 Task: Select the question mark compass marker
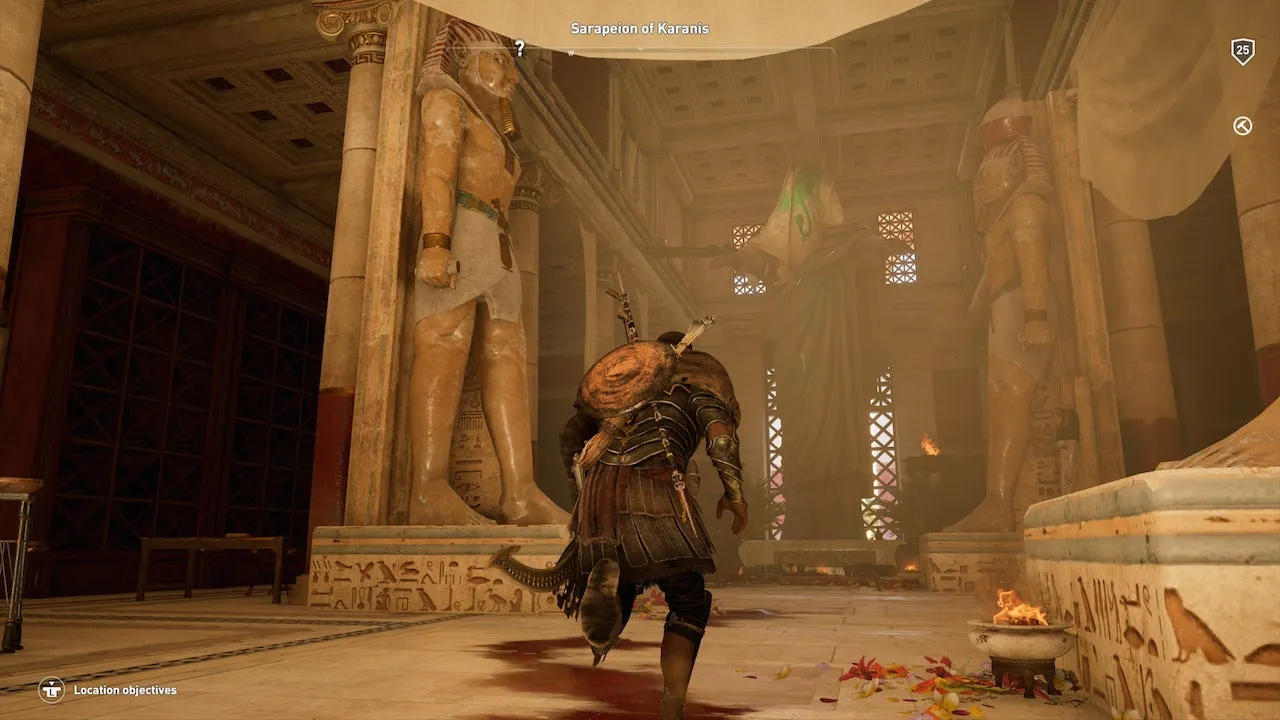pyautogui.click(x=519, y=48)
